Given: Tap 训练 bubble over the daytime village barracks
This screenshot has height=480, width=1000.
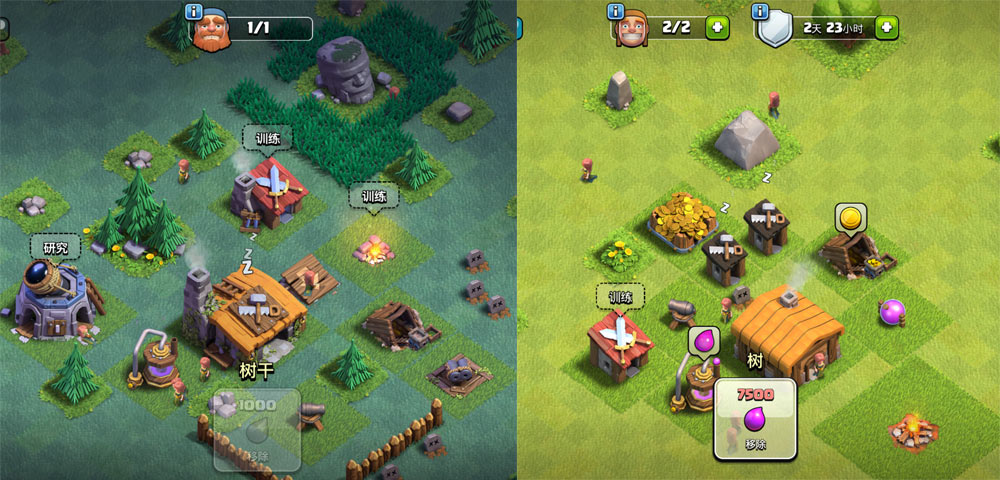Looking at the screenshot, I should (620, 296).
